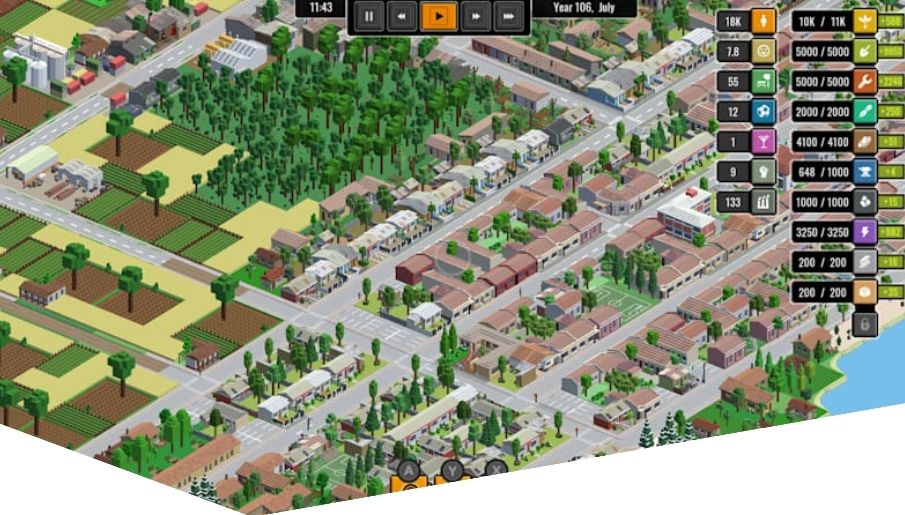Click the purple lightning bolt power icon
This screenshot has width=905, height=515.
point(864,232)
